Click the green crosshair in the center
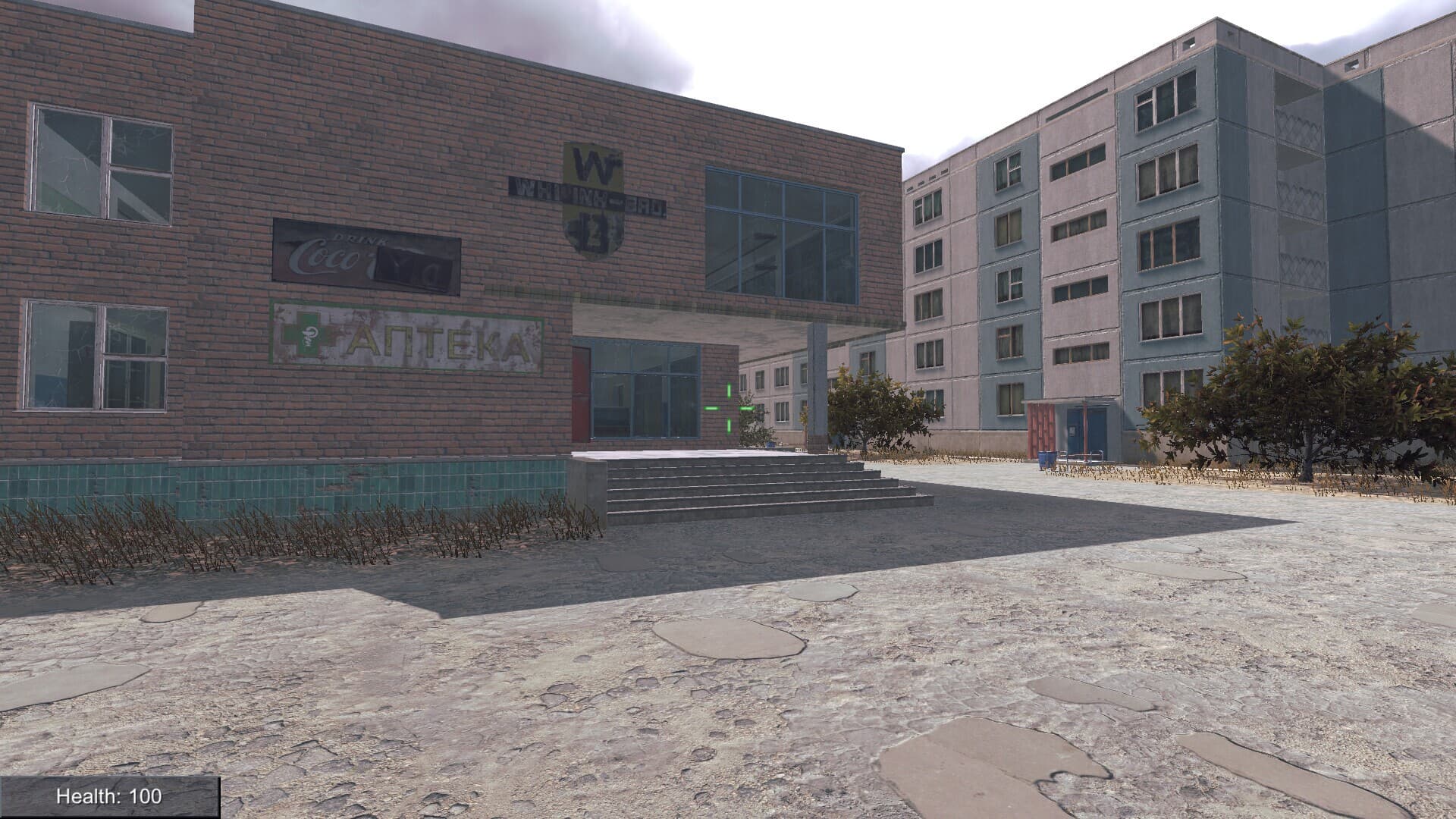This screenshot has height=819, width=1456. 730,409
